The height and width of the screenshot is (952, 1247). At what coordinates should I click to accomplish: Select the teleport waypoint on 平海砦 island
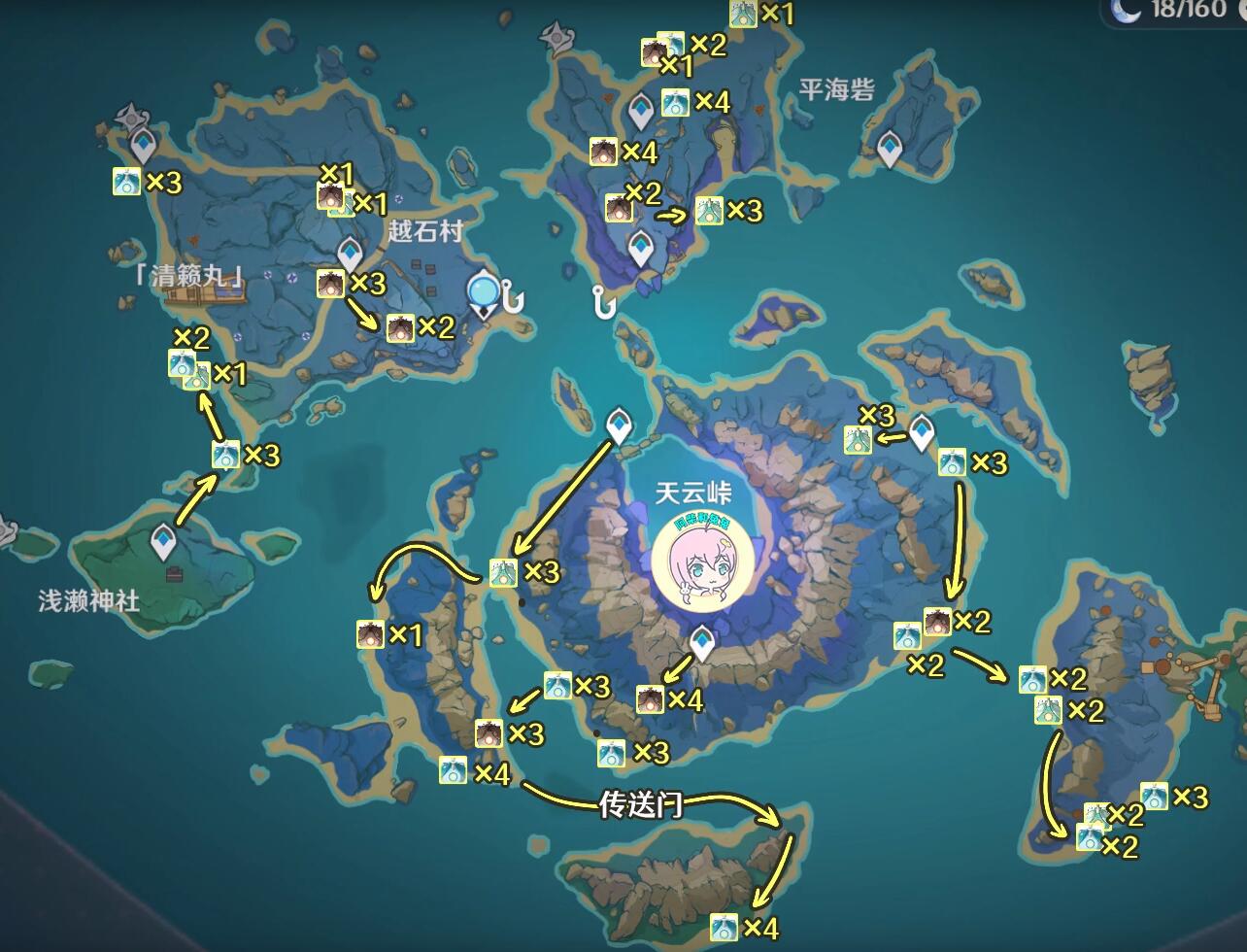coord(891,149)
